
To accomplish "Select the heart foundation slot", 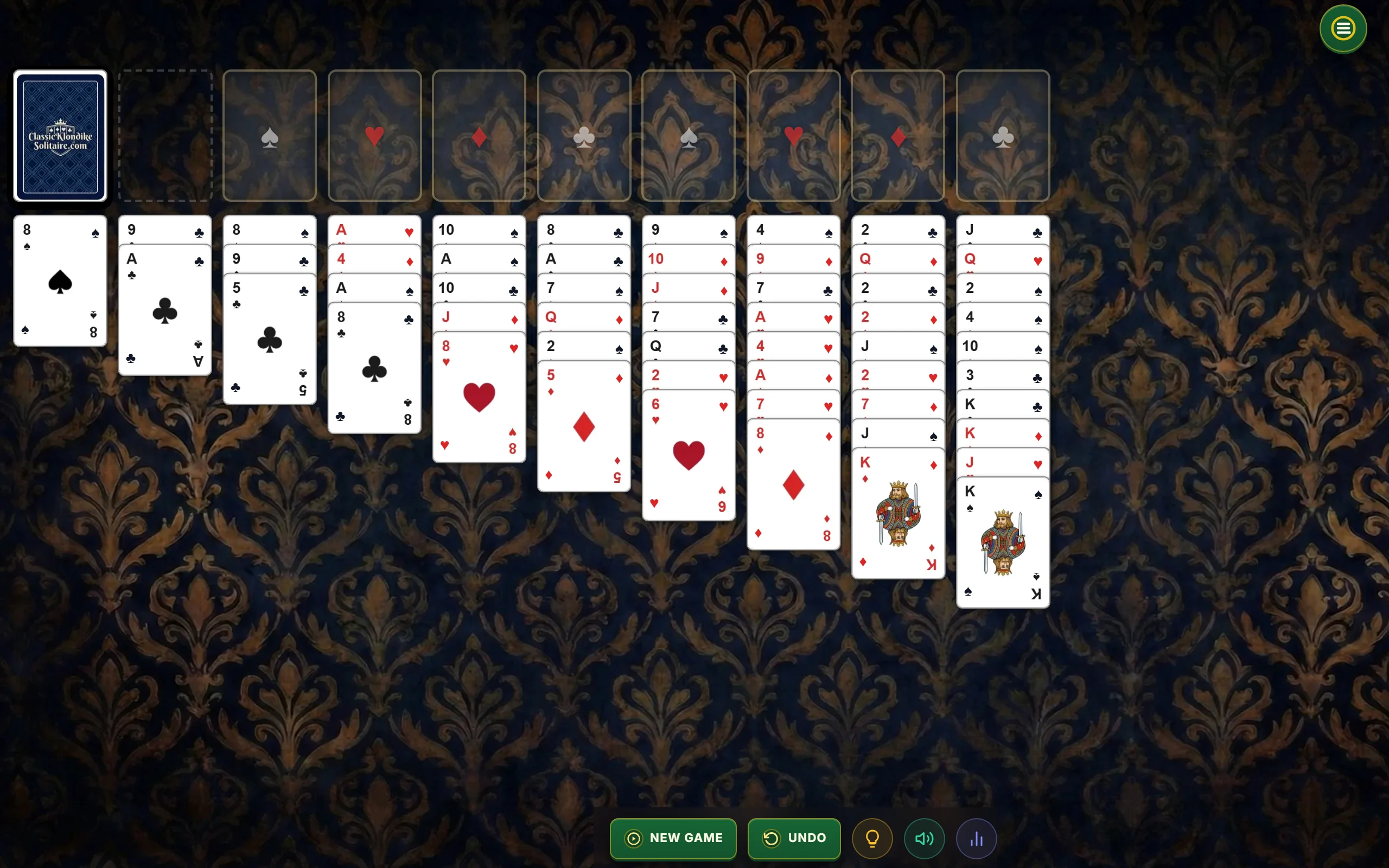I will click(374, 136).
